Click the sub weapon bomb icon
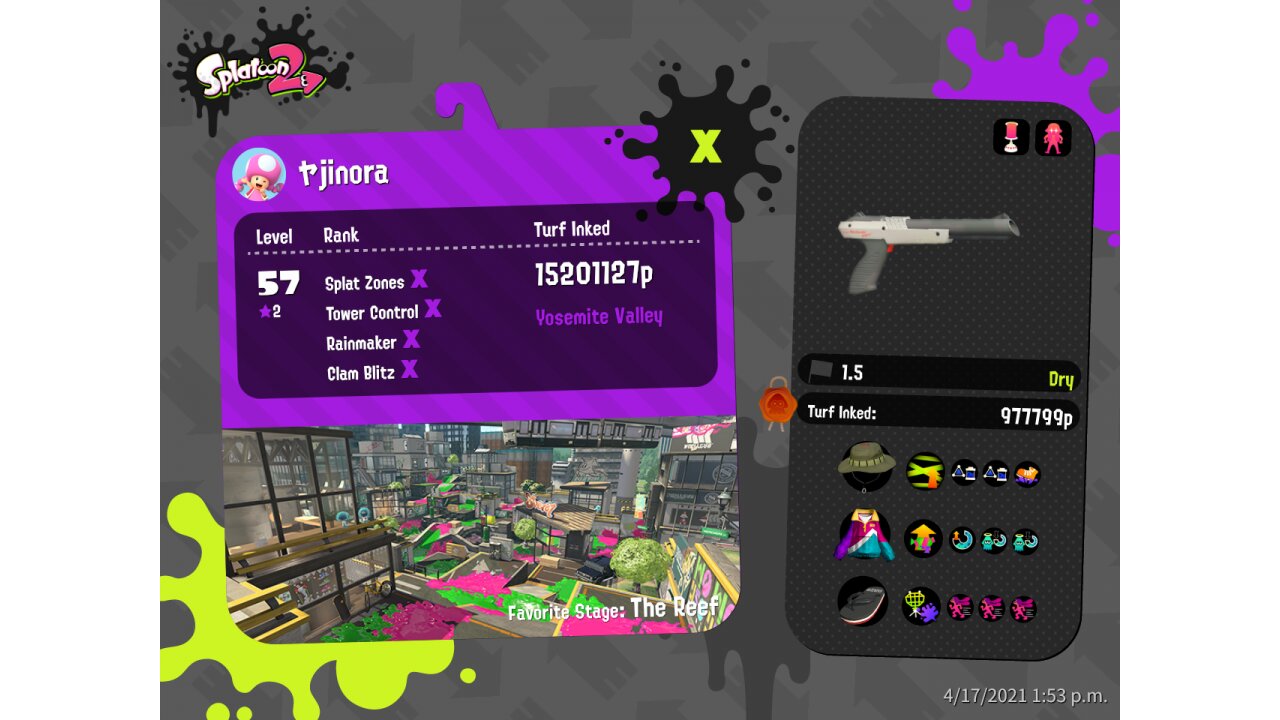1280x720 pixels. pos(1011,137)
